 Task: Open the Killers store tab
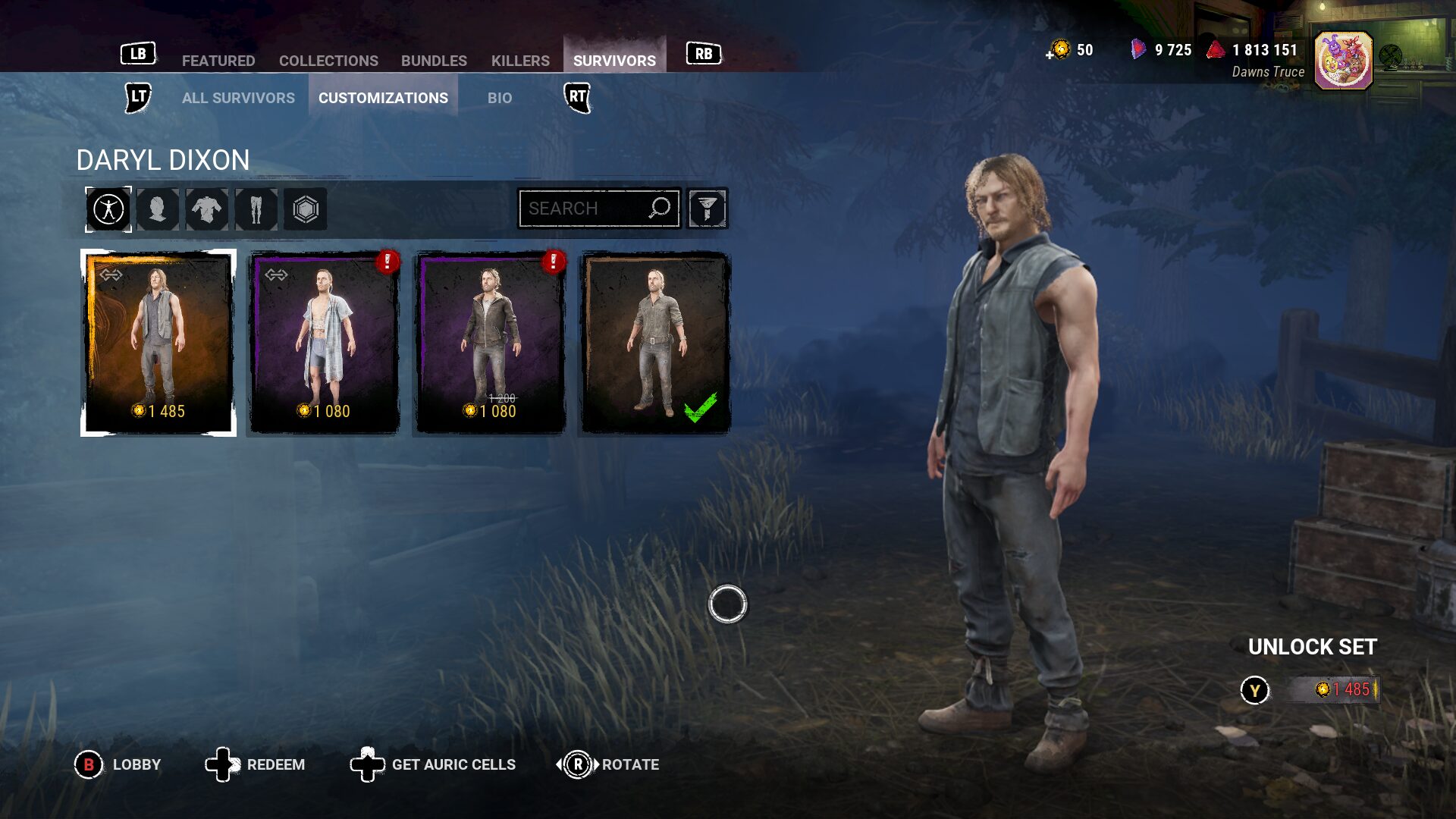[x=520, y=61]
